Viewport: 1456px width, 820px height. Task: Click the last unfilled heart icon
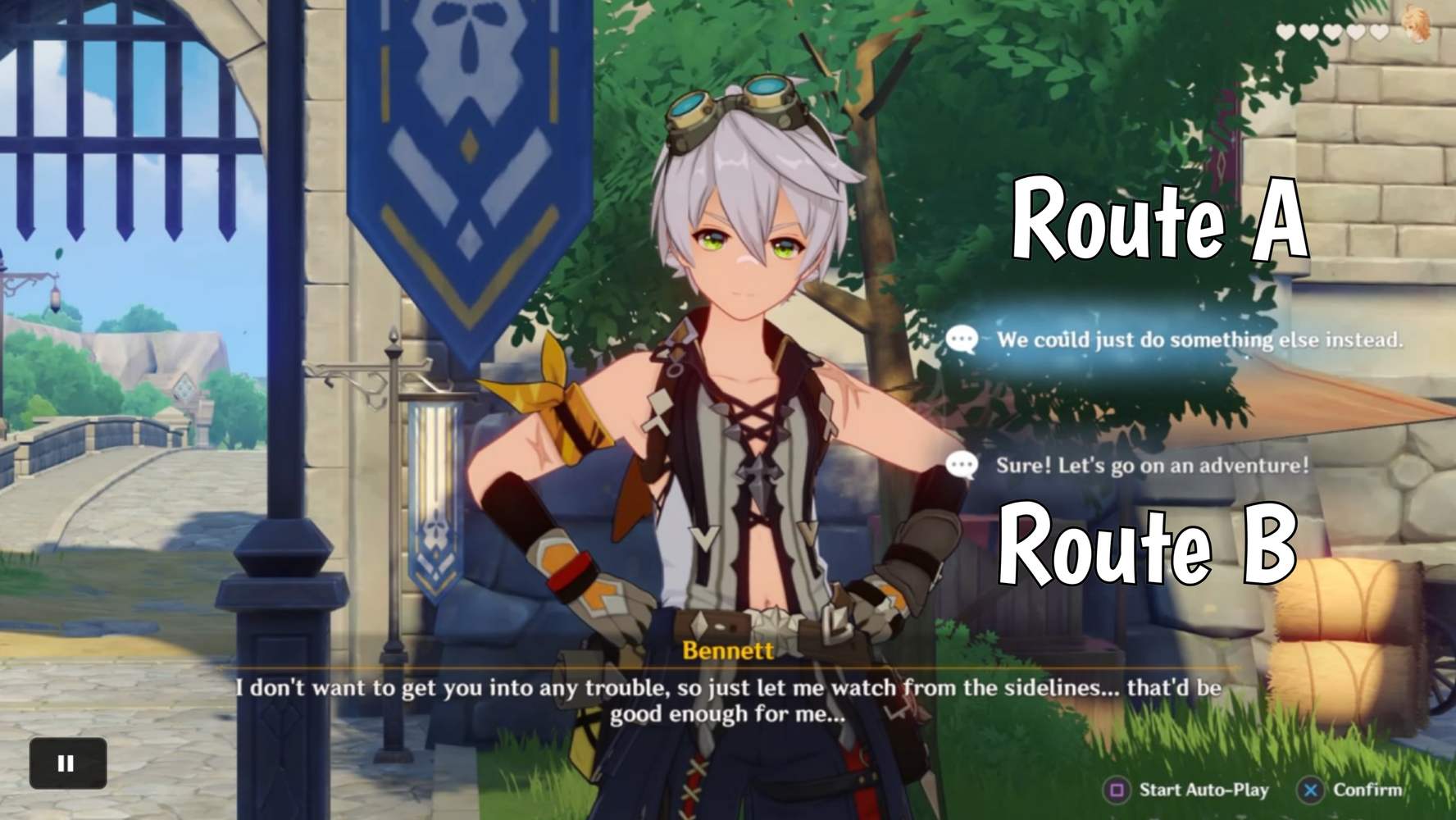(1378, 31)
